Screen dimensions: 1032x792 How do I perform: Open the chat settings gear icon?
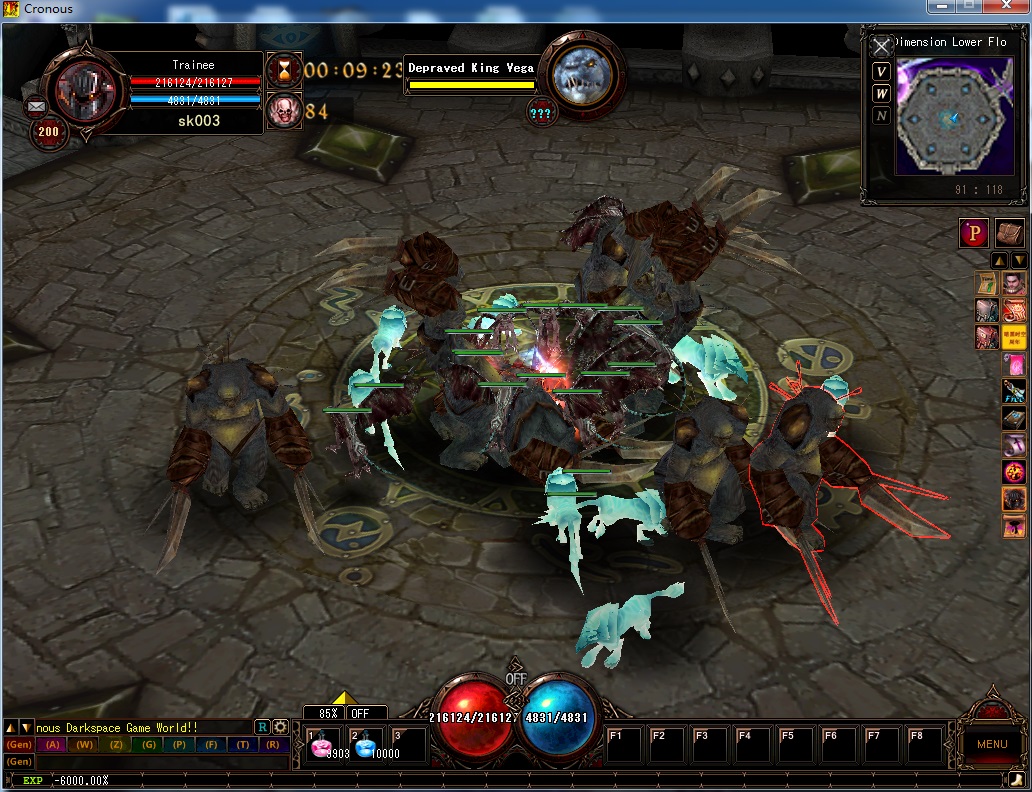281,727
